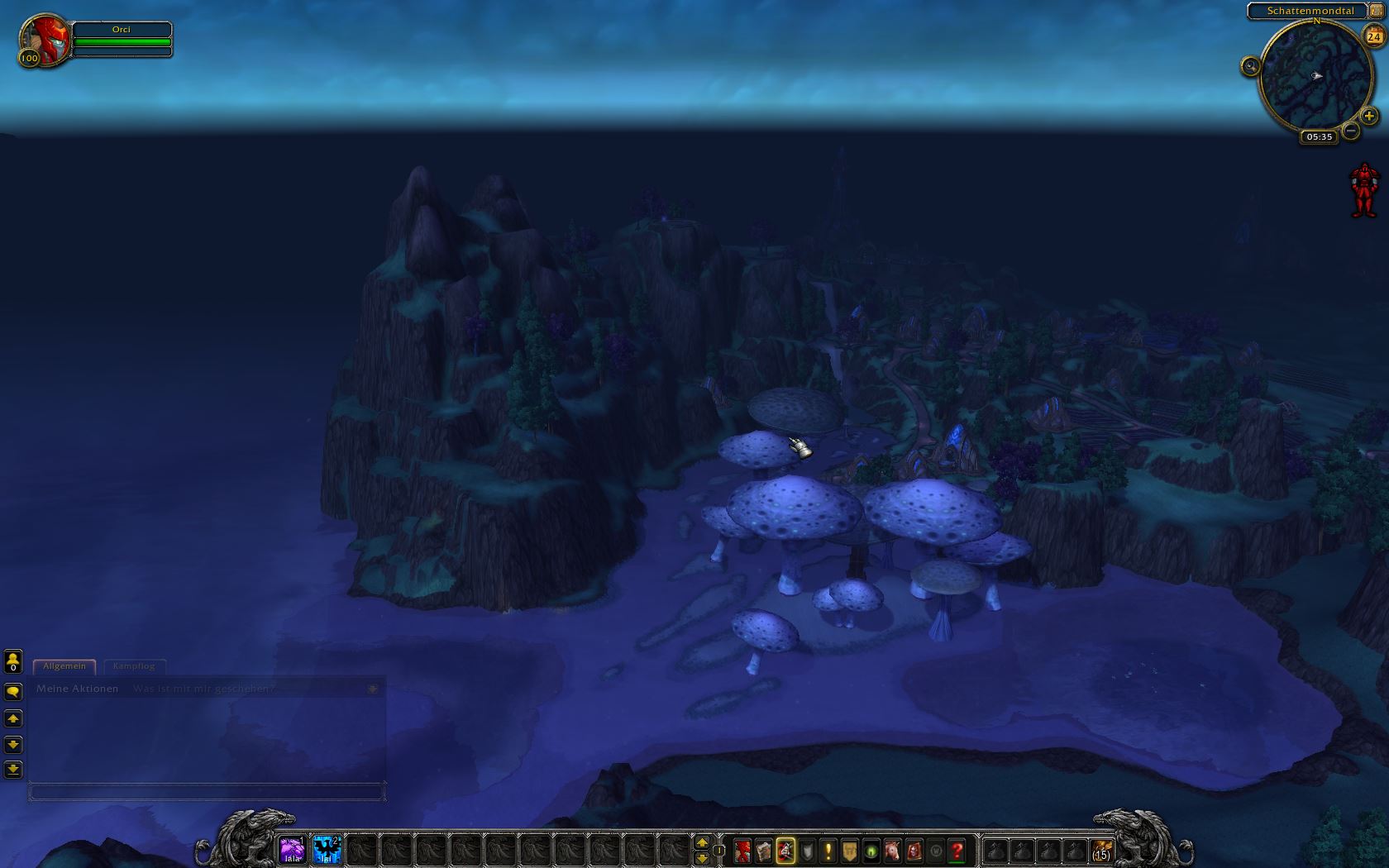Open the chat speech bubble menu
The width and height of the screenshot is (1389, 868).
point(13,691)
